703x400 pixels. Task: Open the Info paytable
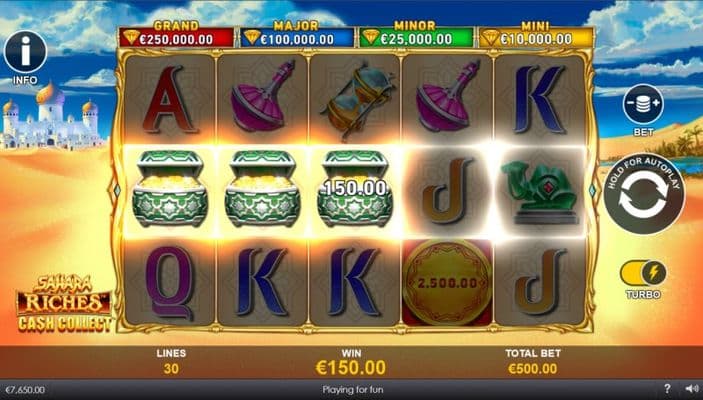tap(25, 53)
